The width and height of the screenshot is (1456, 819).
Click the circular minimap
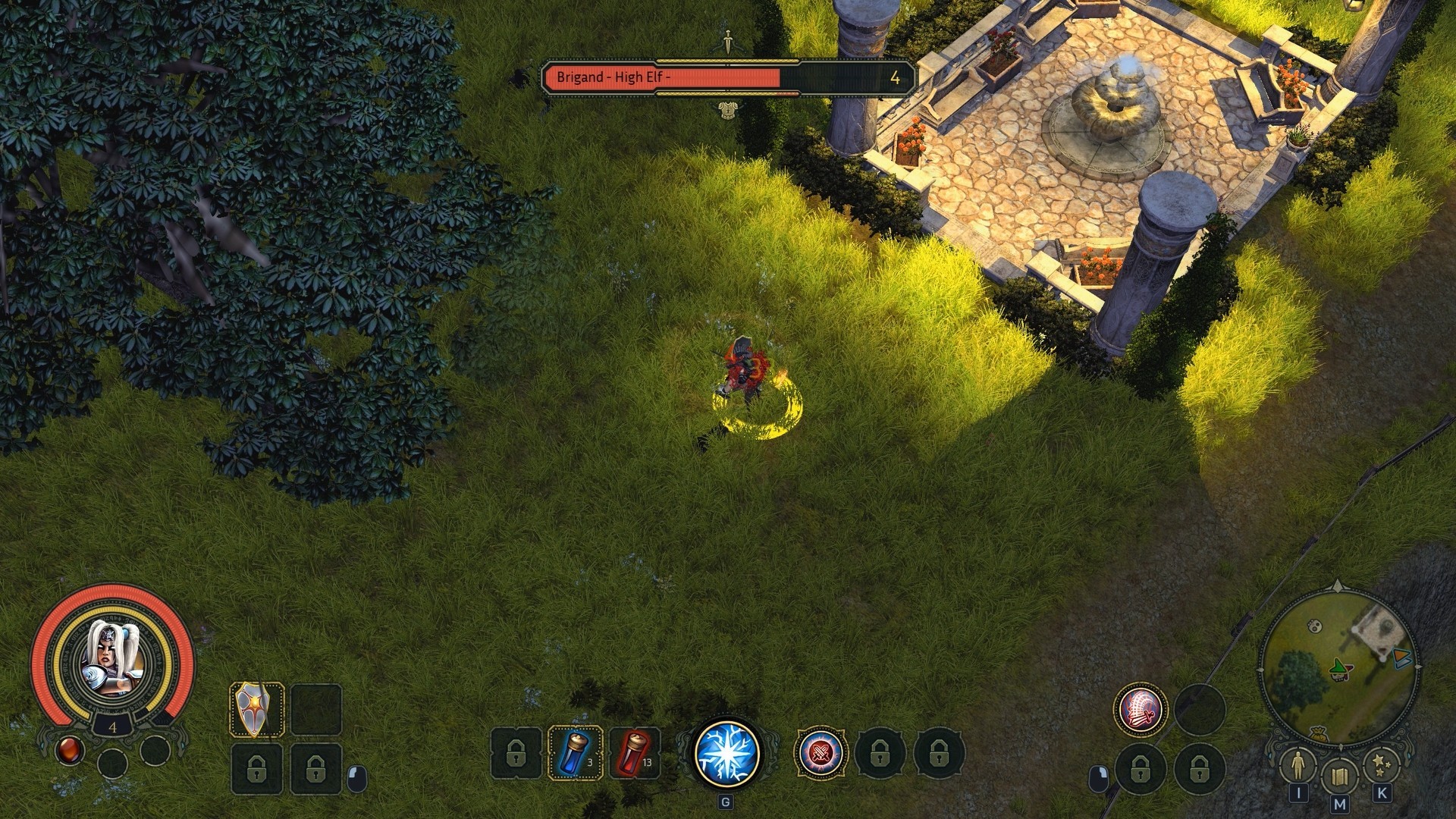[x=1338, y=669]
